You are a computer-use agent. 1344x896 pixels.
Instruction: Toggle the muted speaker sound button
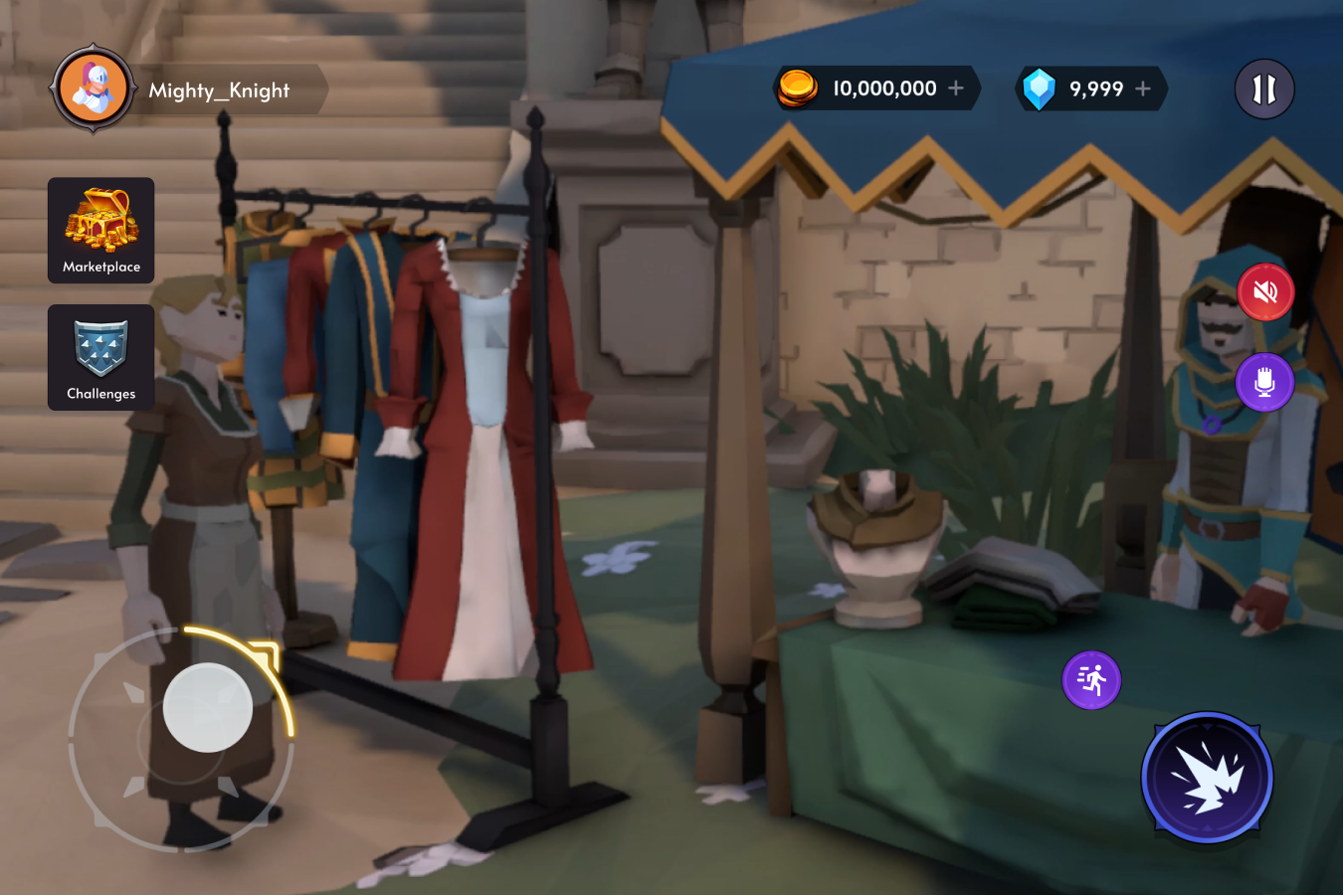coord(1264,292)
